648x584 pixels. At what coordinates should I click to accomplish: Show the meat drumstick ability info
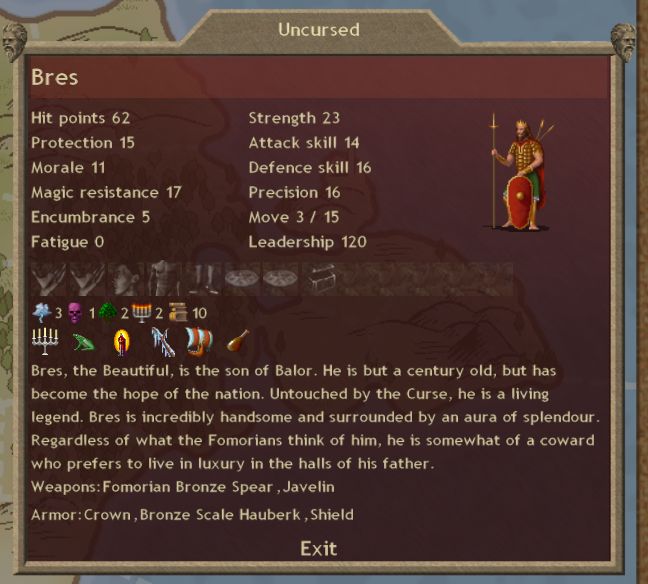pos(238,343)
